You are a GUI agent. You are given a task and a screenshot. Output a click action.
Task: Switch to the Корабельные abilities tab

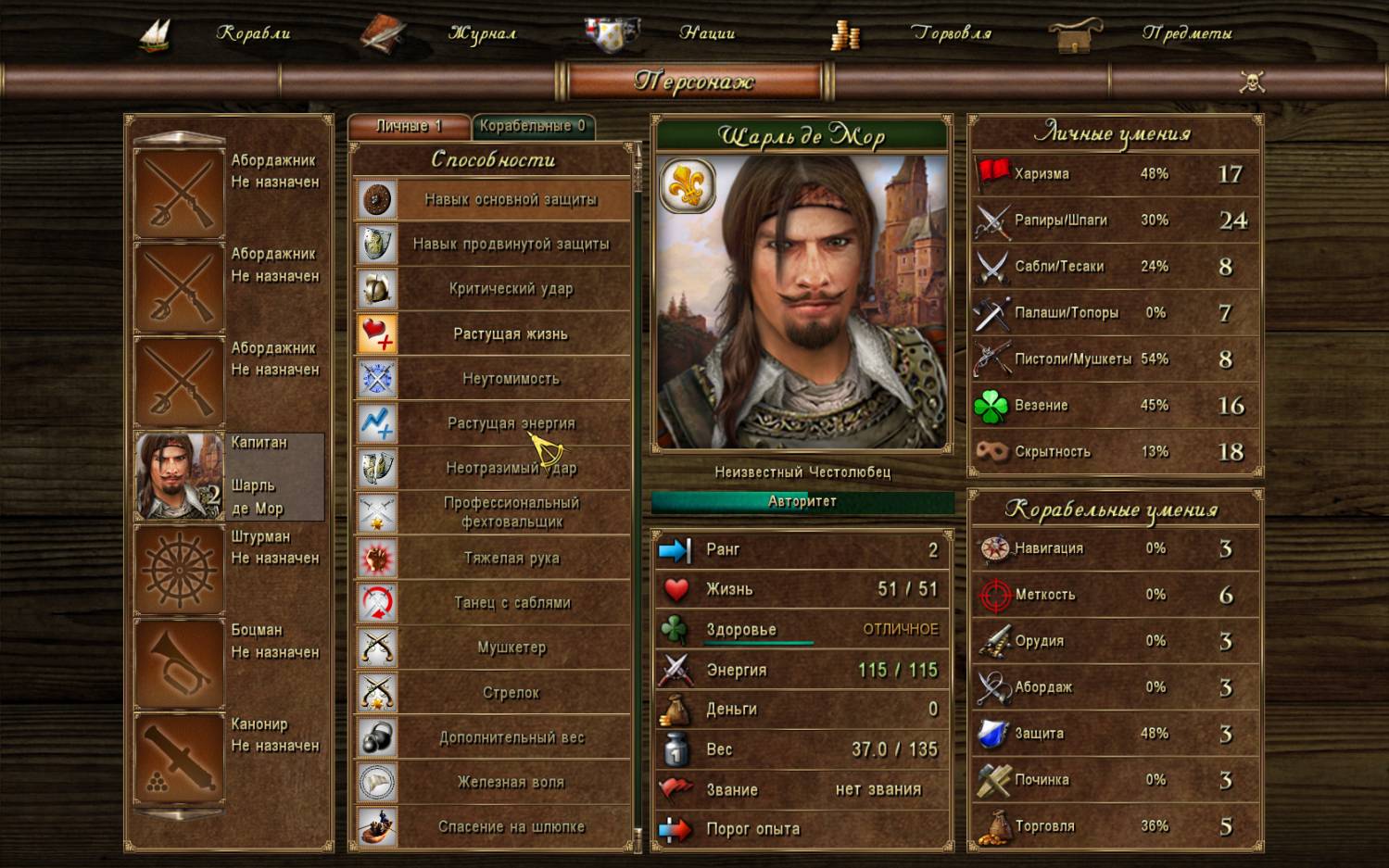click(x=532, y=126)
